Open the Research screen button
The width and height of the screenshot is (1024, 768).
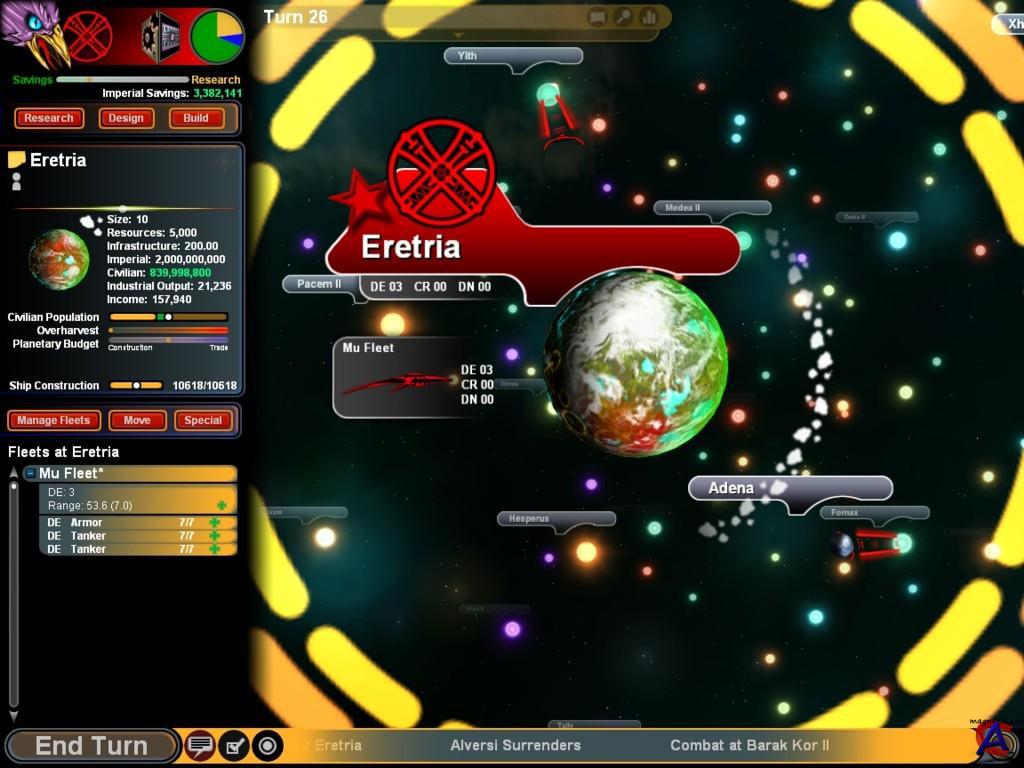point(49,118)
